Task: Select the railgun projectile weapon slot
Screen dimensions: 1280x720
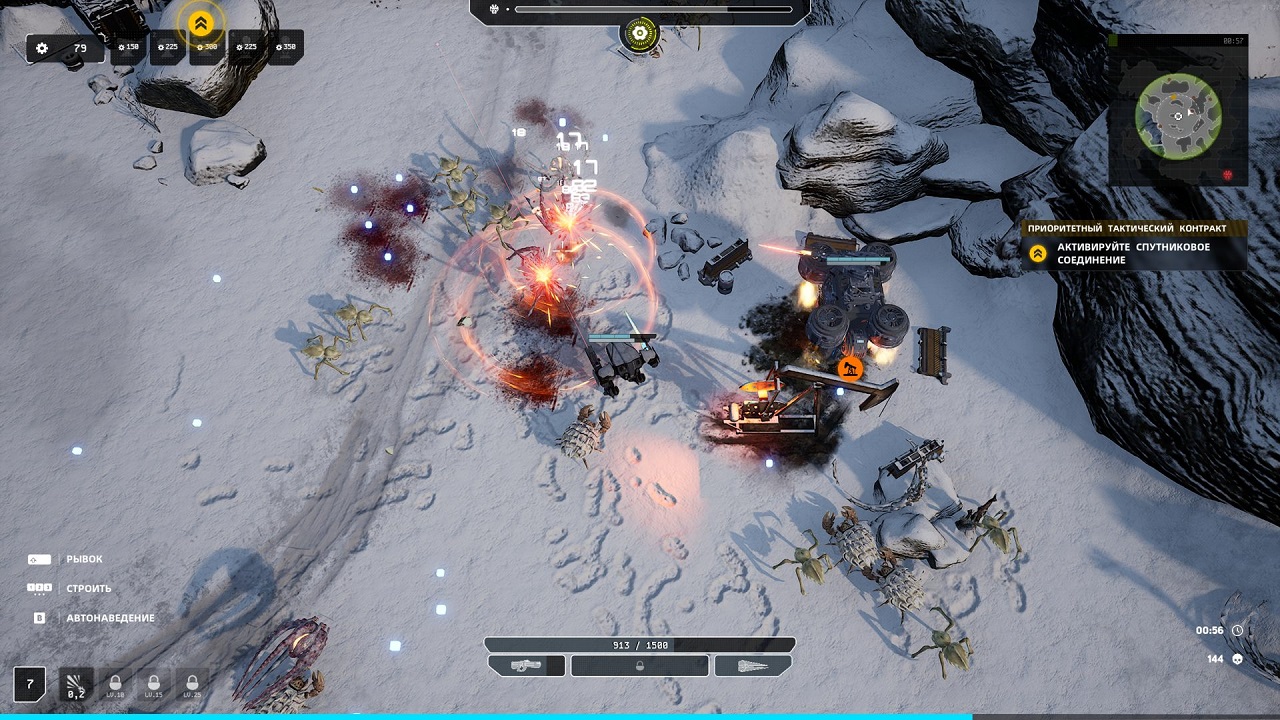Action: pyautogui.click(x=753, y=665)
